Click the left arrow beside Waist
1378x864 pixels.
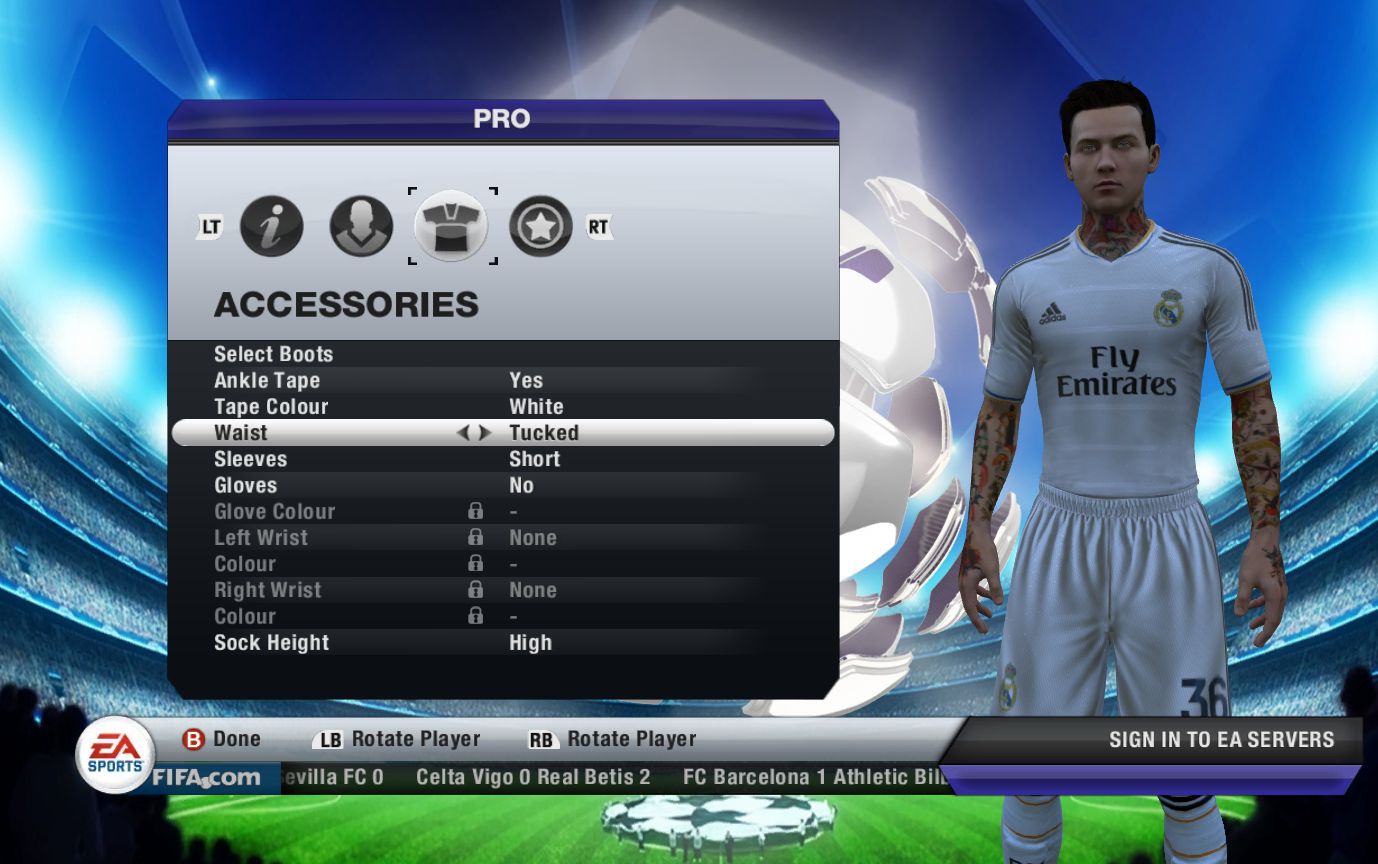[463, 433]
